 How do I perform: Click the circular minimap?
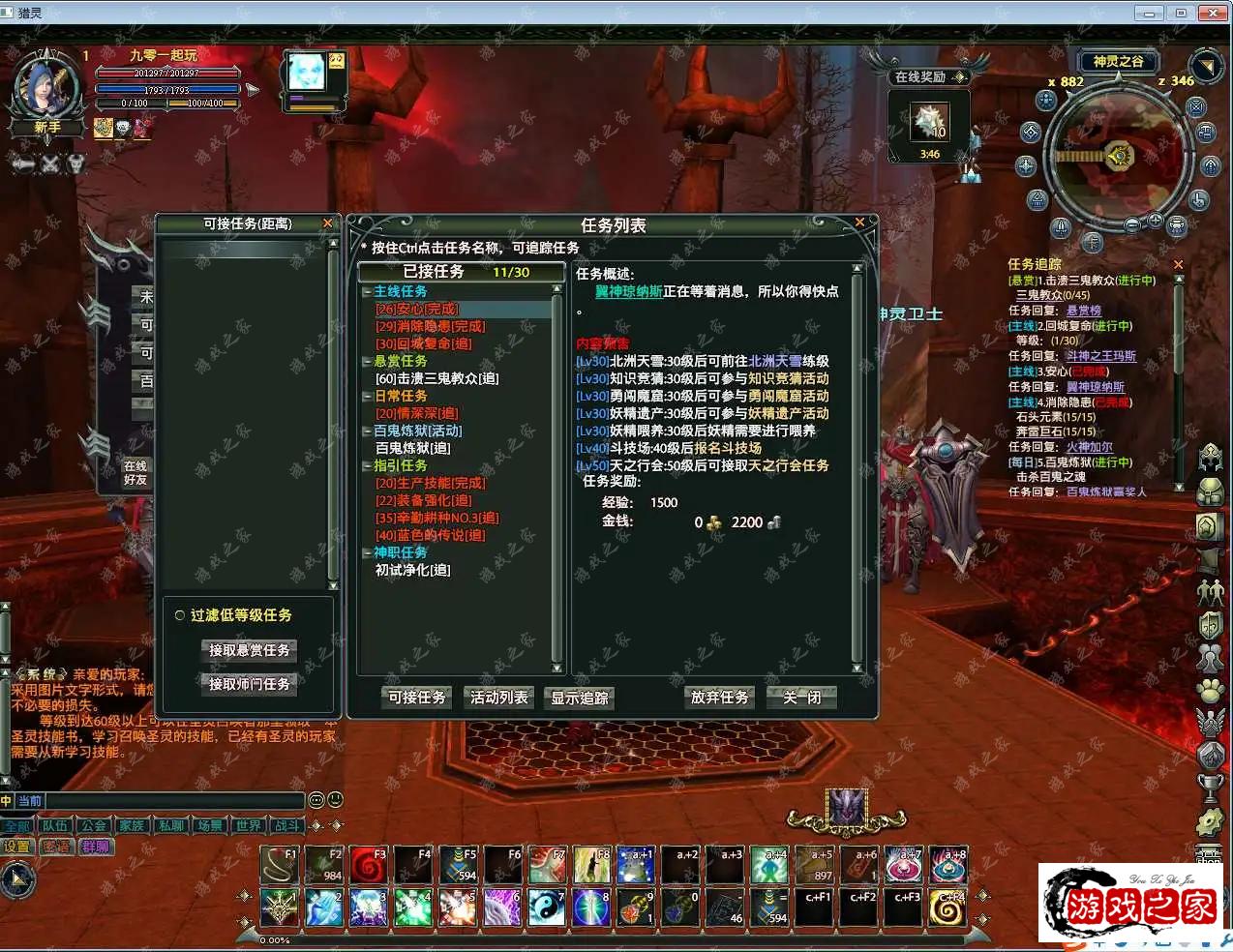[1120, 157]
